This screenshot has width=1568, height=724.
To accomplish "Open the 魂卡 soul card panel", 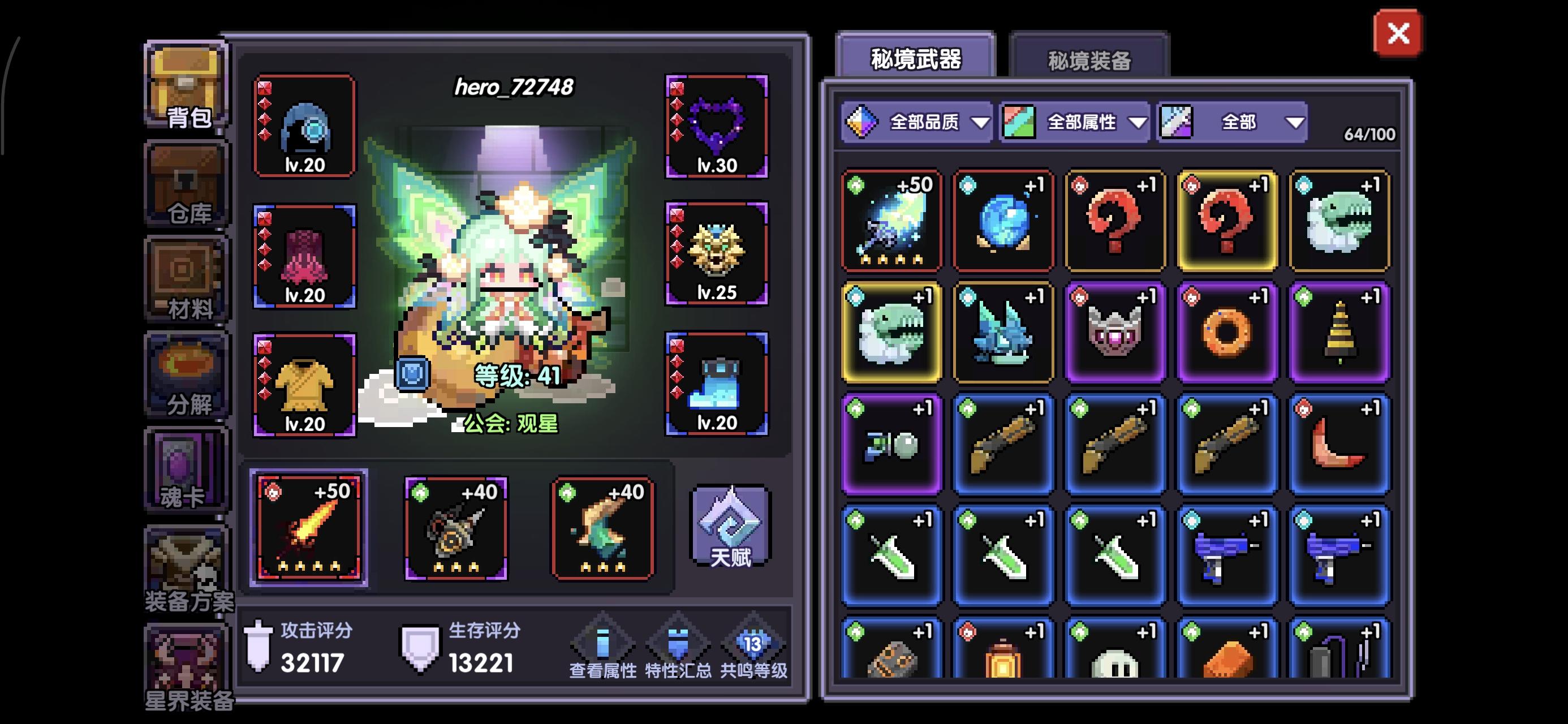I will pyautogui.click(x=186, y=469).
